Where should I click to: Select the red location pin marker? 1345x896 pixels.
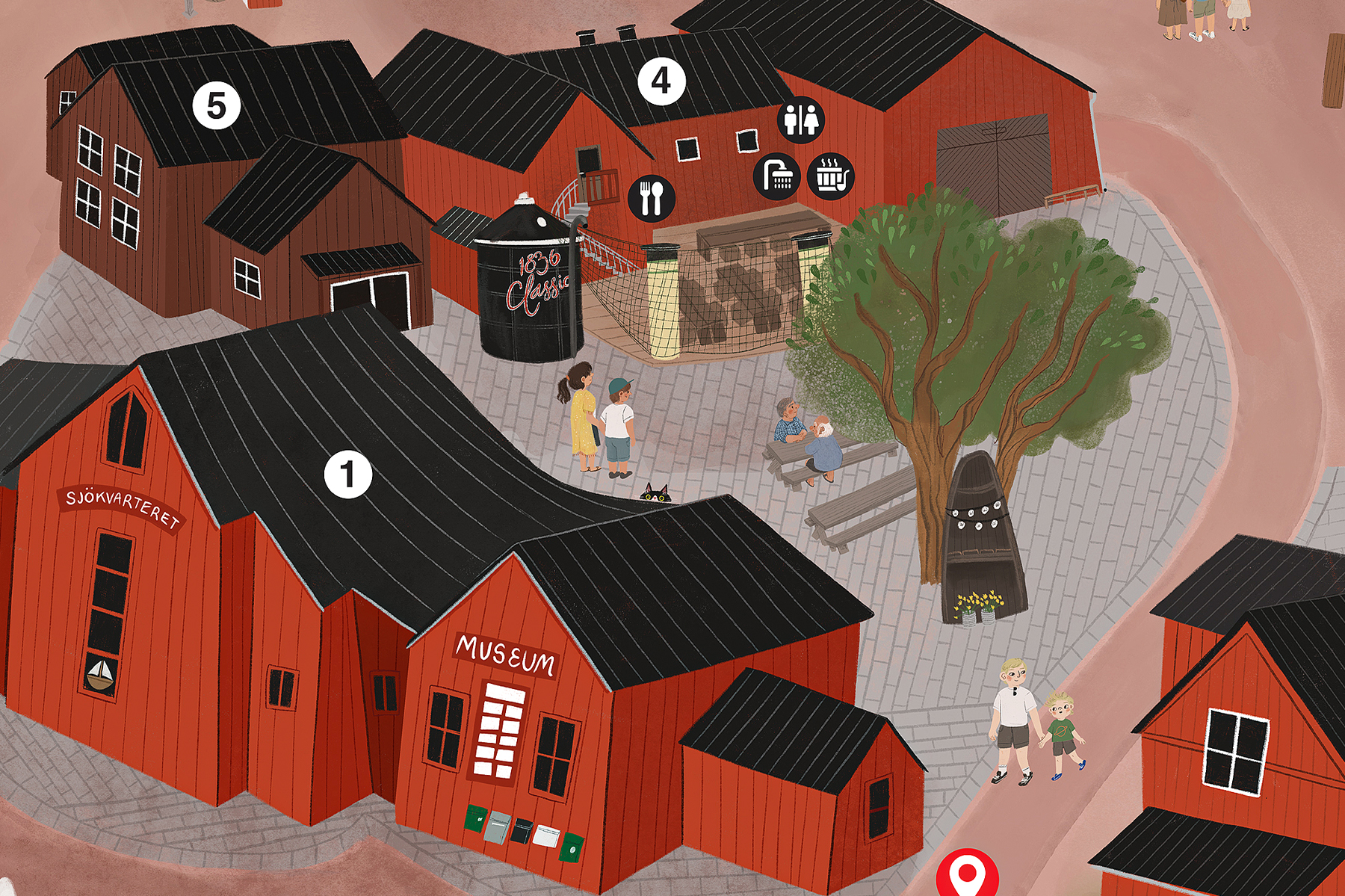point(968,873)
